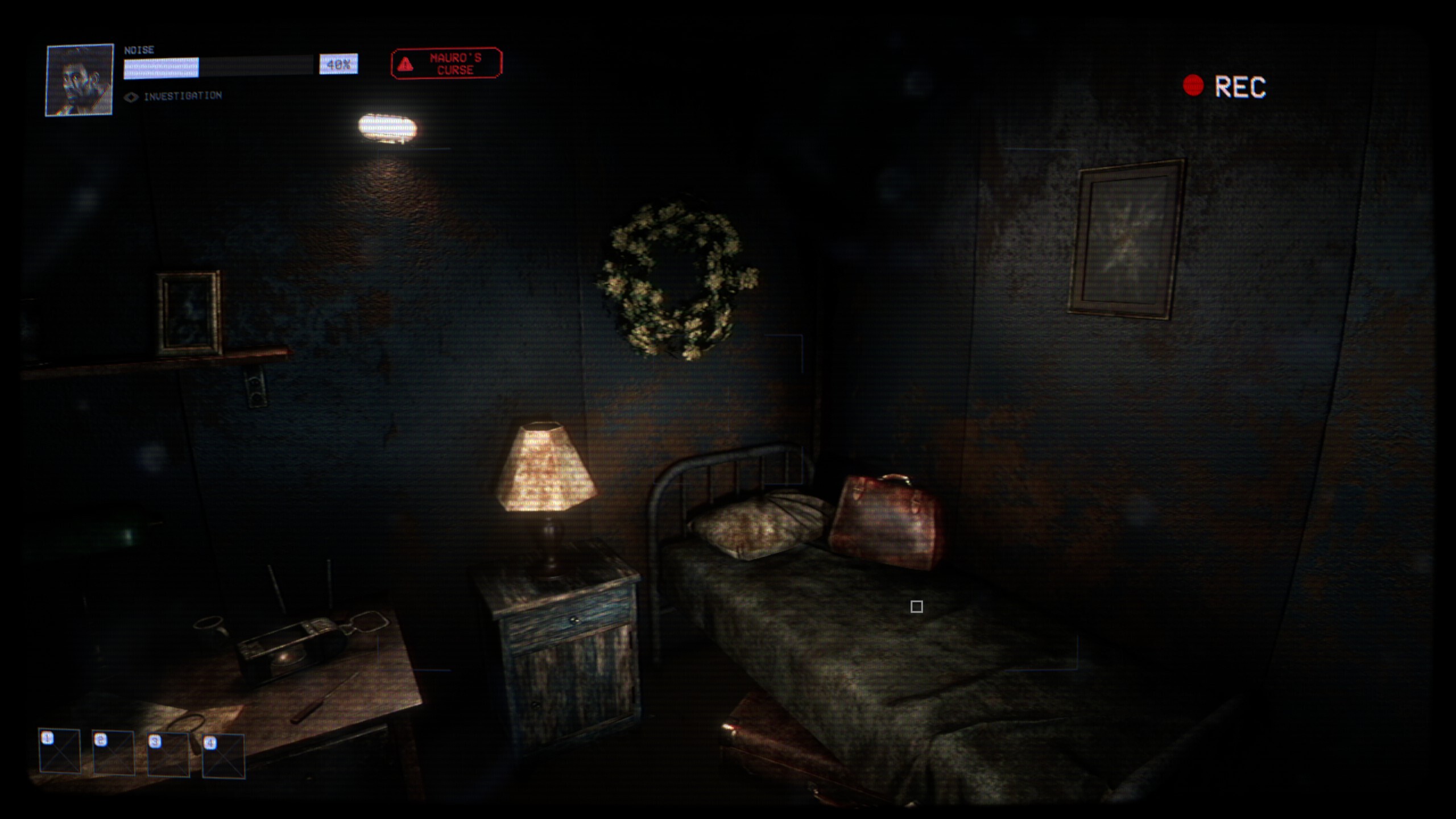Click the MAURO'S CURSE banner text
Image resolution: width=1456 pixels, height=819 pixels.
point(455,64)
